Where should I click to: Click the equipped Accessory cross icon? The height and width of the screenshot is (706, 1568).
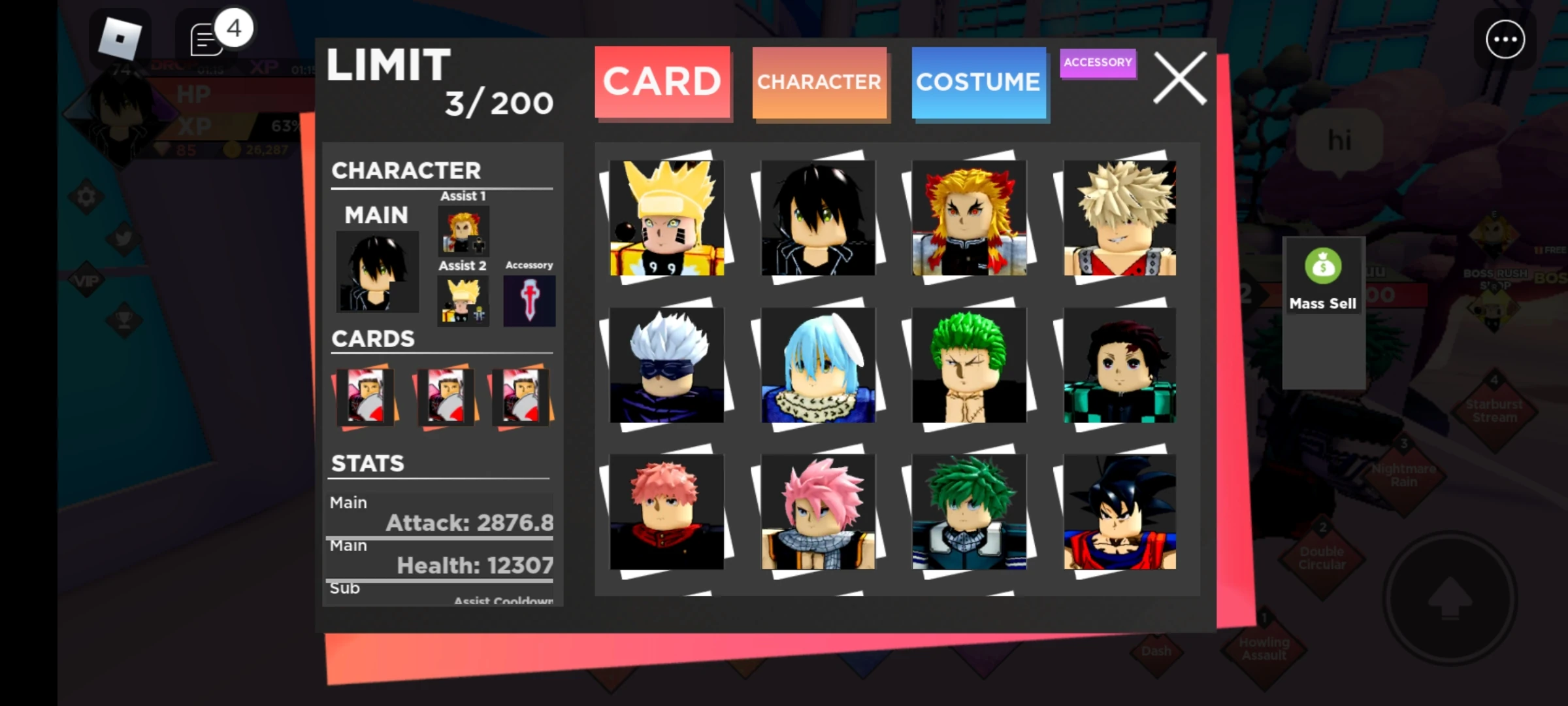click(529, 301)
